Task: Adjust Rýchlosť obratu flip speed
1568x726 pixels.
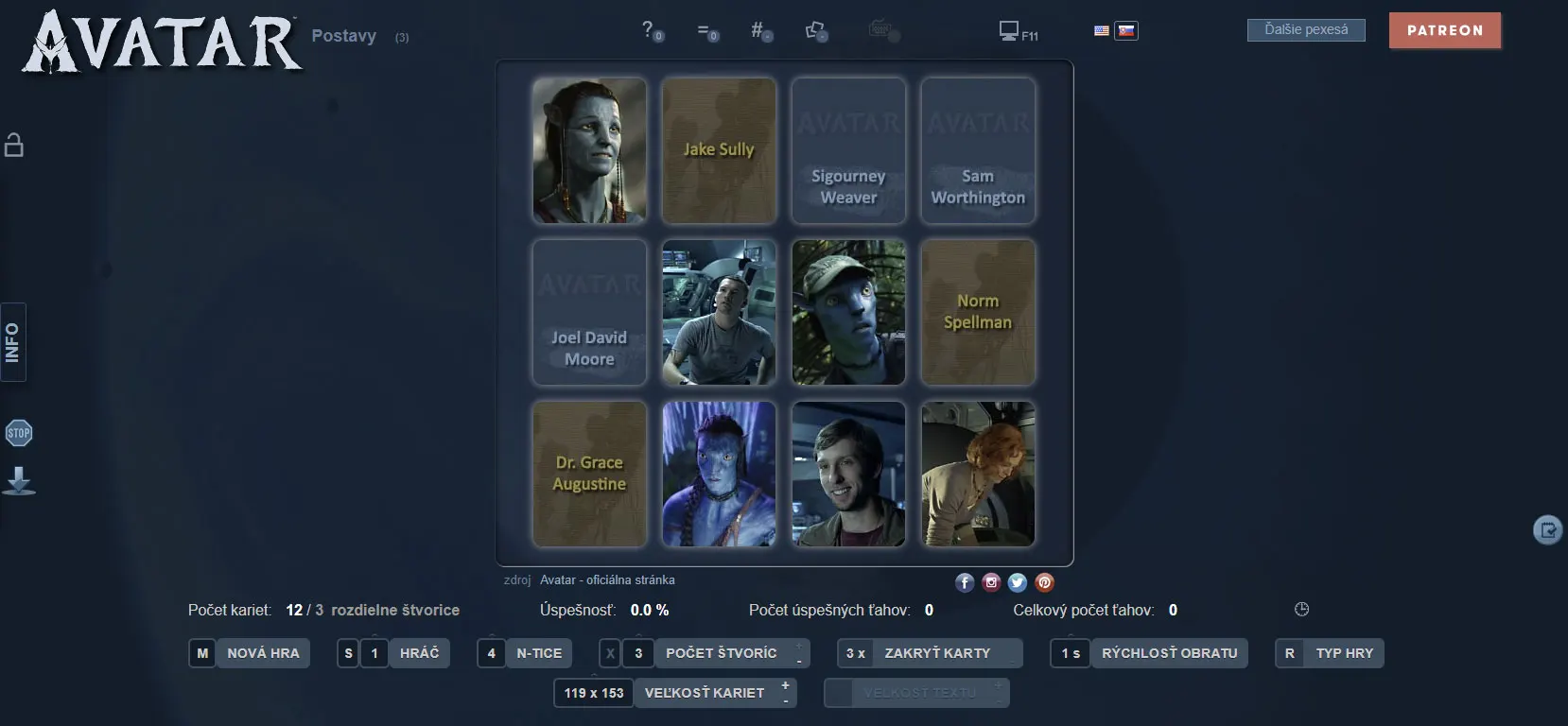Action: tap(1168, 653)
